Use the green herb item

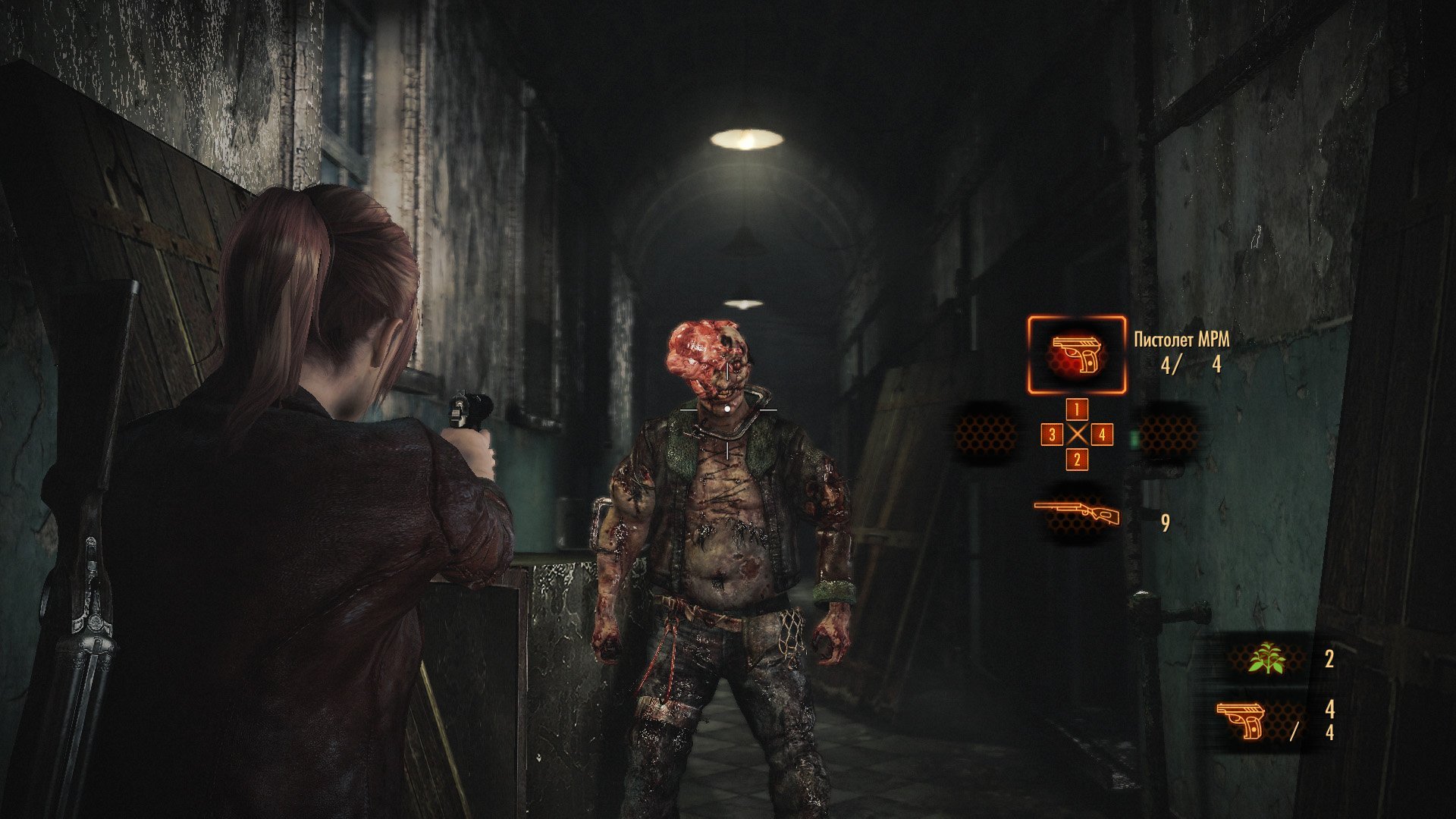coord(1266,658)
